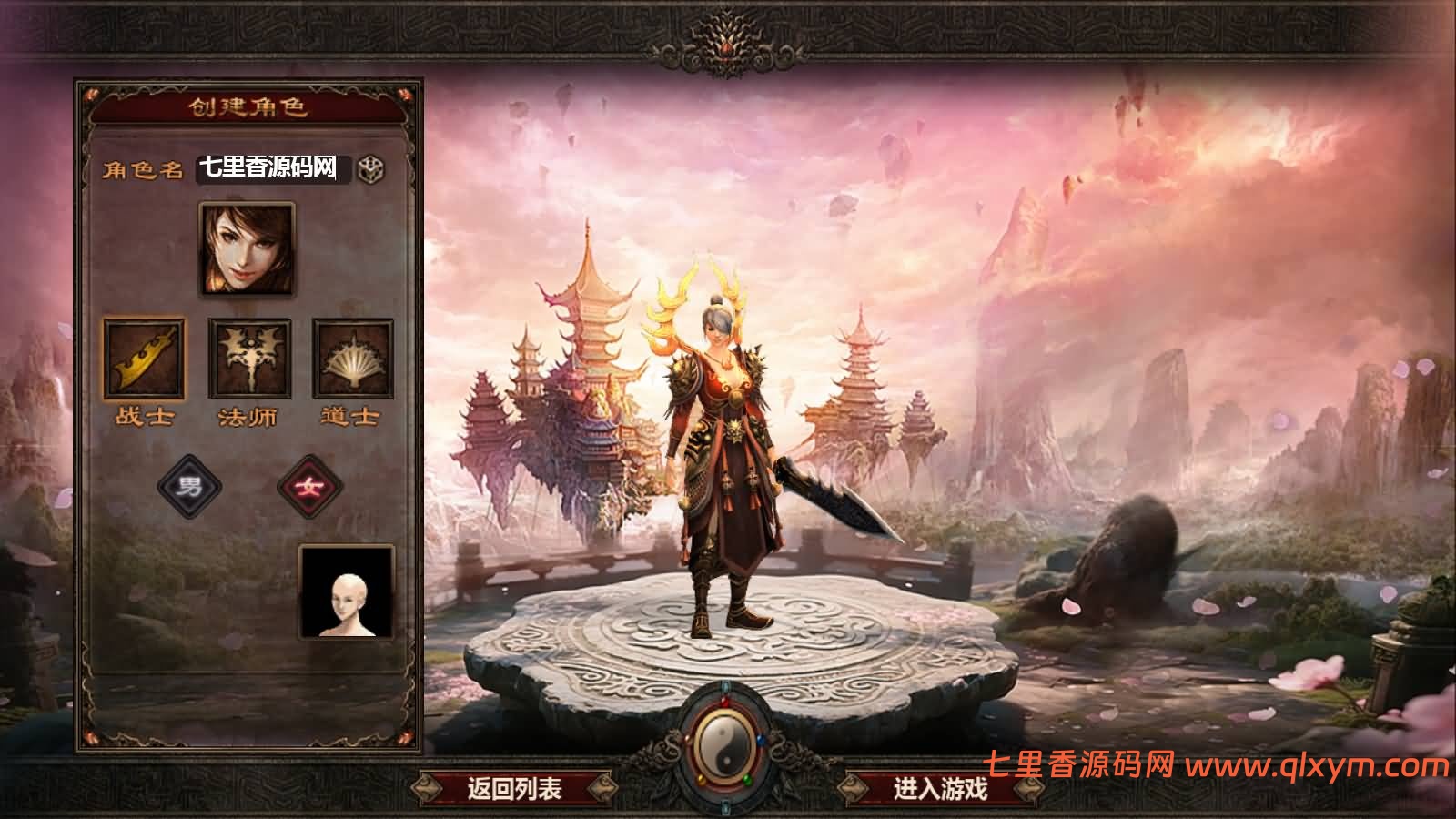Click the female character portrait thumbnail
Image resolution: width=1456 pixels, height=819 pixels.
click(x=246, y=250)
